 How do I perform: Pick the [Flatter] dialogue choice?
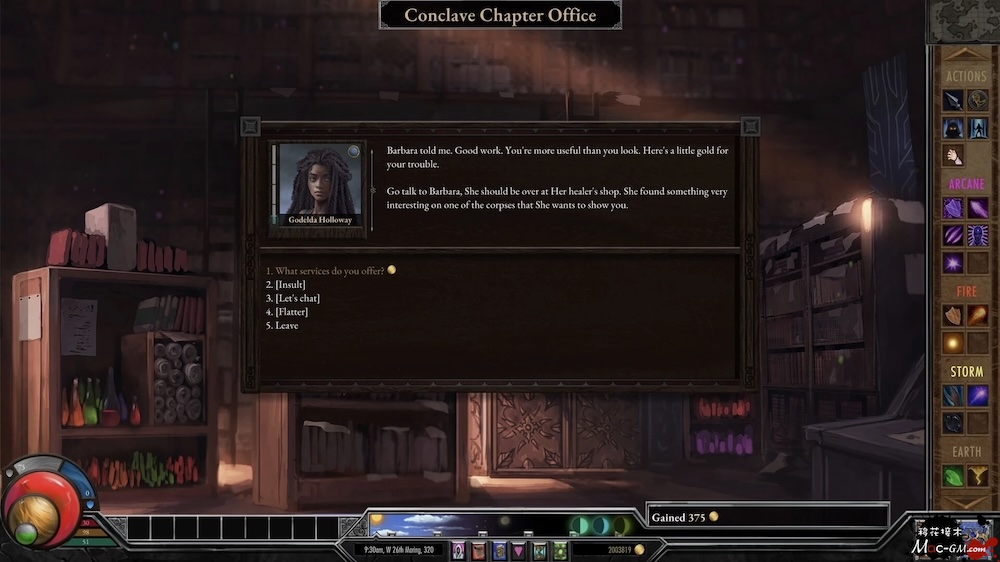[x=292, y=312]
